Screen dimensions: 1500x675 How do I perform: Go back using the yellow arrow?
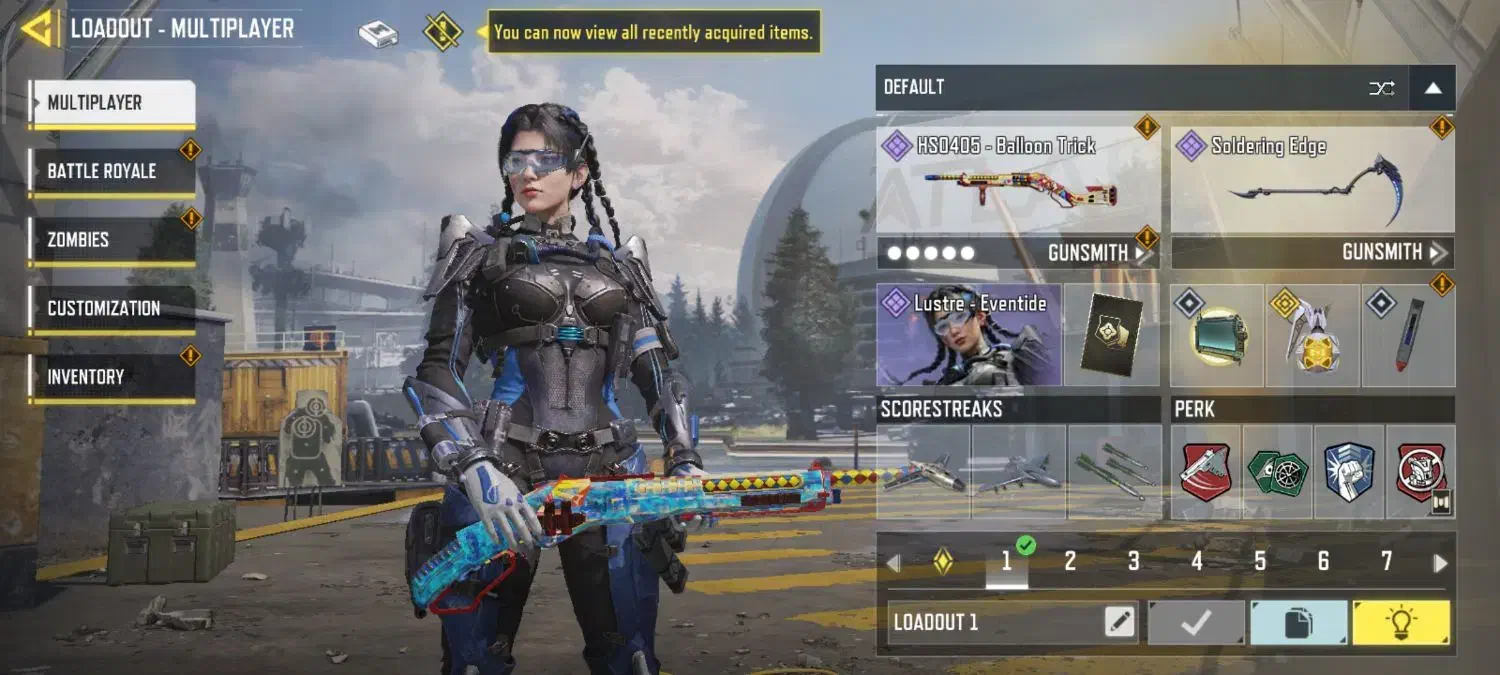38,29
